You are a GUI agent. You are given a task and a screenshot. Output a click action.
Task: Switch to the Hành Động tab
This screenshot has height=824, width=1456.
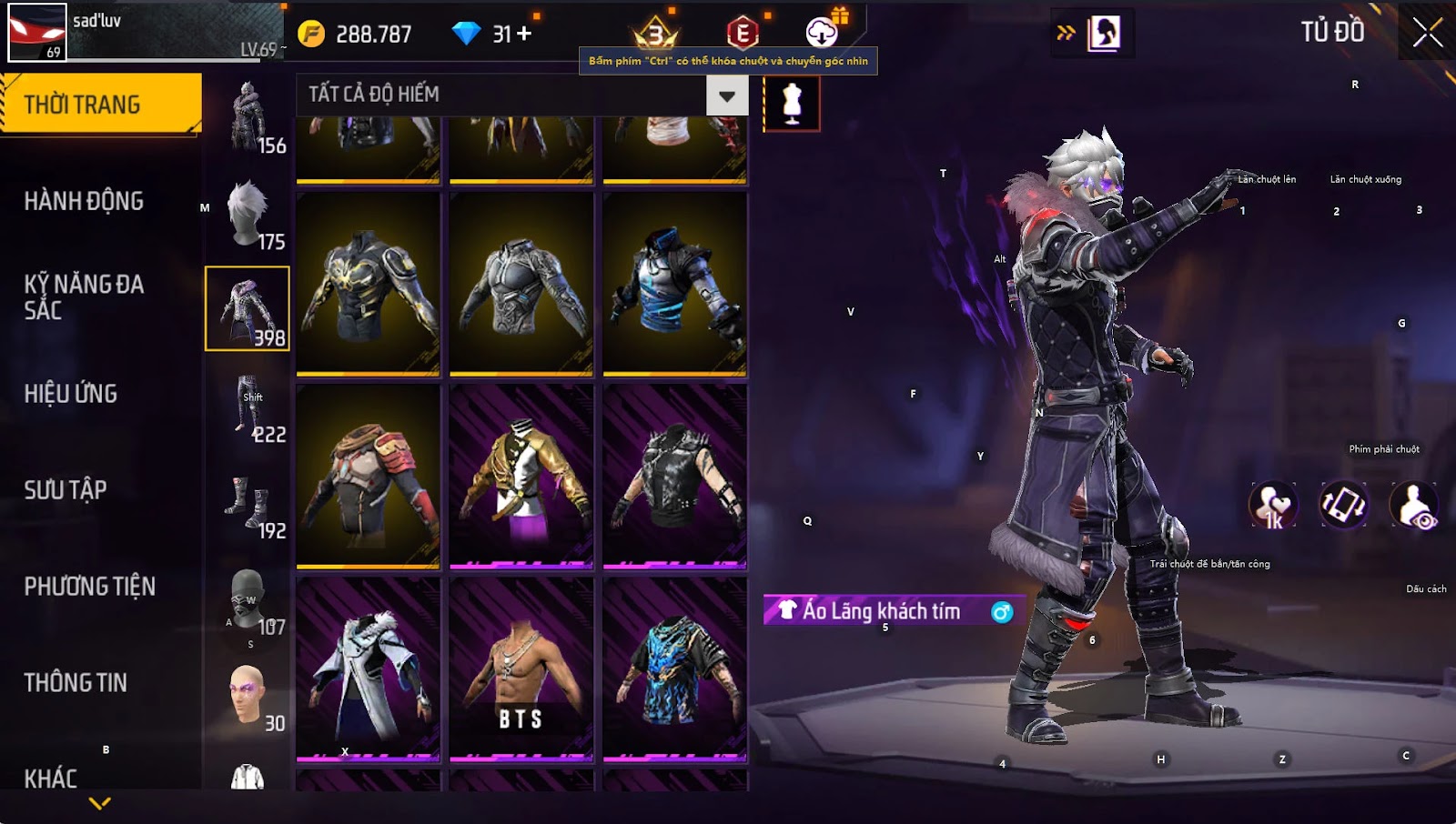click(x=84, y=201)
